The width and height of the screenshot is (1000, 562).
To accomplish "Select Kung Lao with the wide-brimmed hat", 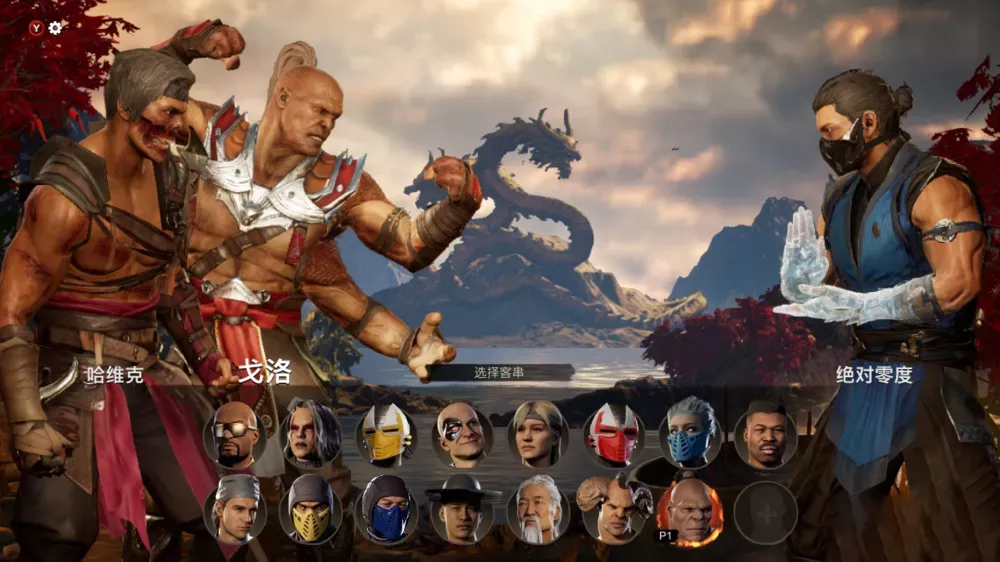I will [463, 510].
